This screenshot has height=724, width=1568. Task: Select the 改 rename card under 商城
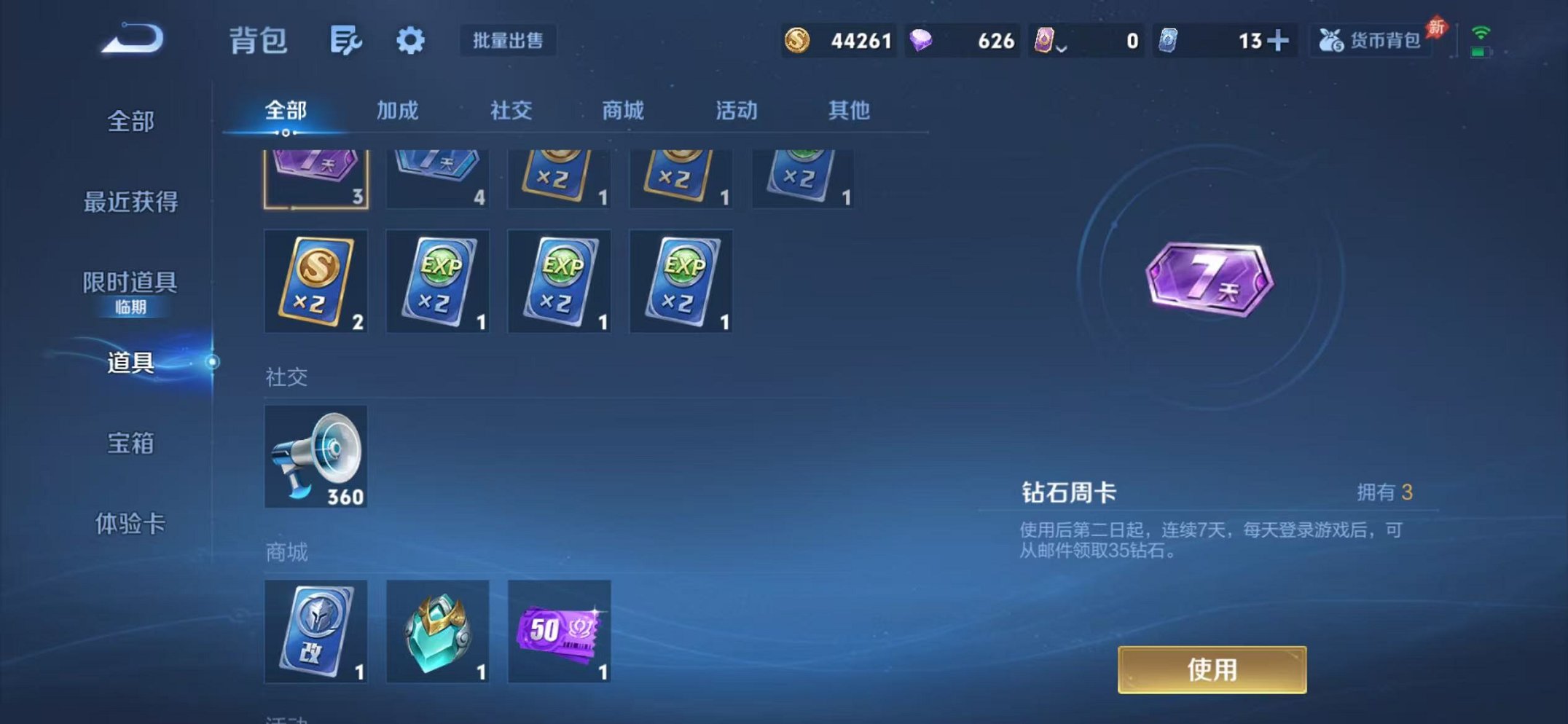click(x=315, y=631)
